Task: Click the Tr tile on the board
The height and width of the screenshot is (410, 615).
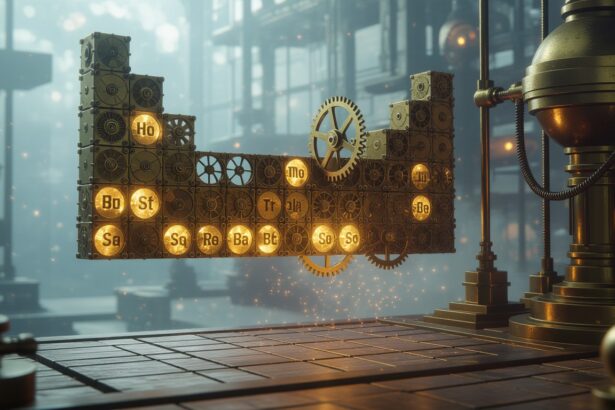Action: pos(268,205)
